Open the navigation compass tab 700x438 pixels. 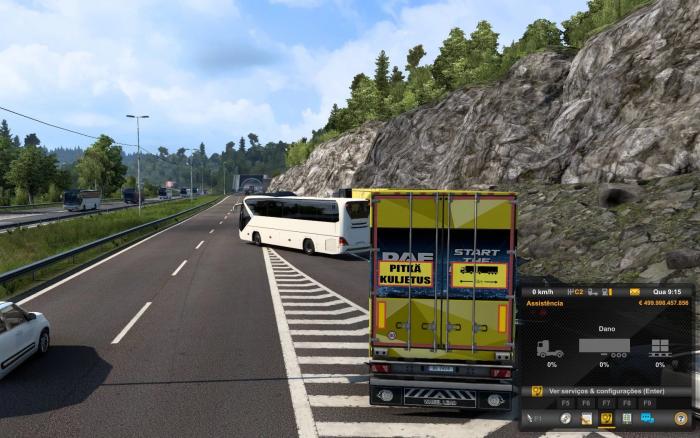pyautogui.click(x=566, y=418)
